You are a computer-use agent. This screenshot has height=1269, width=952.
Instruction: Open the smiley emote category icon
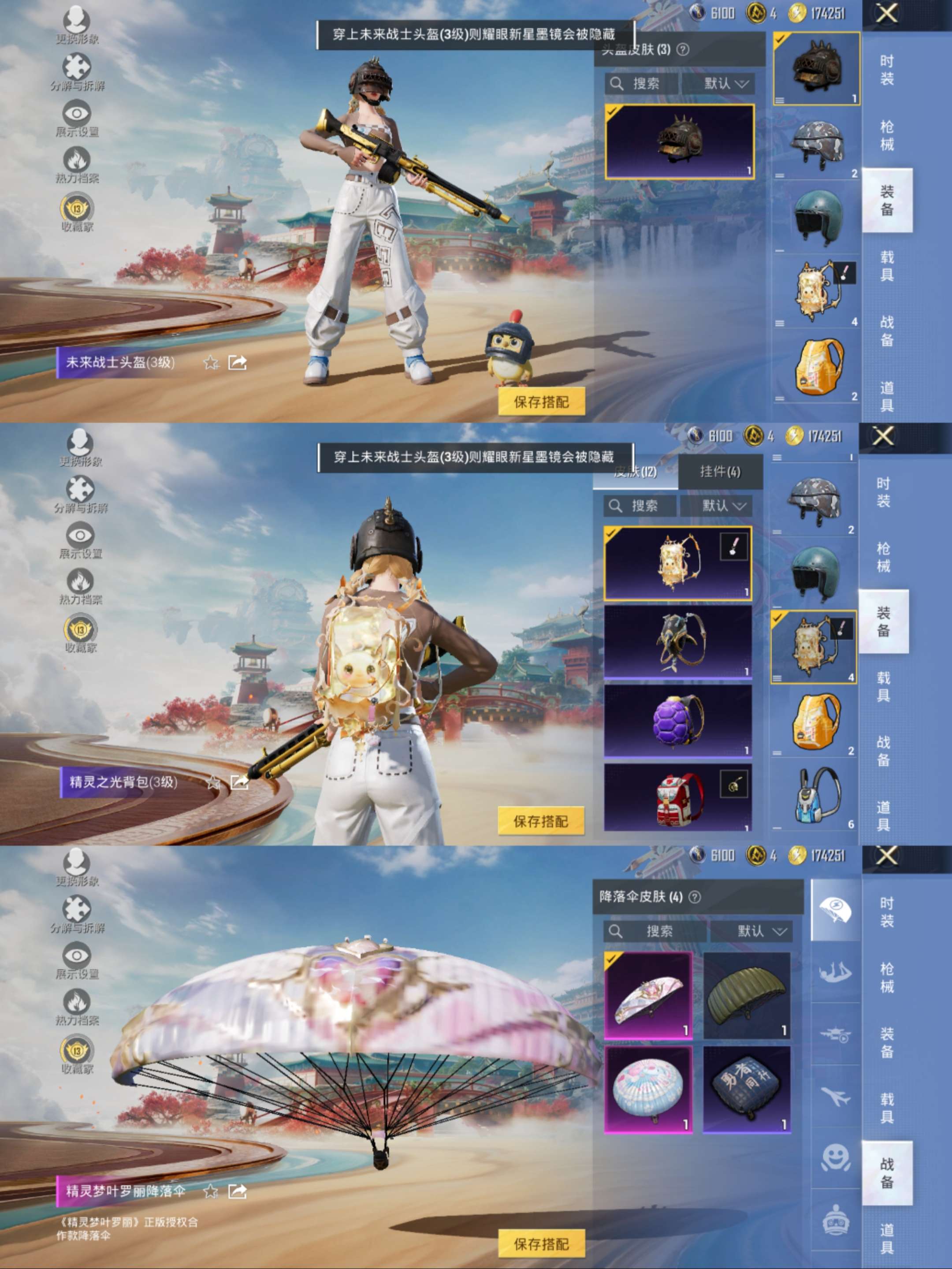tap(836, 1158)
